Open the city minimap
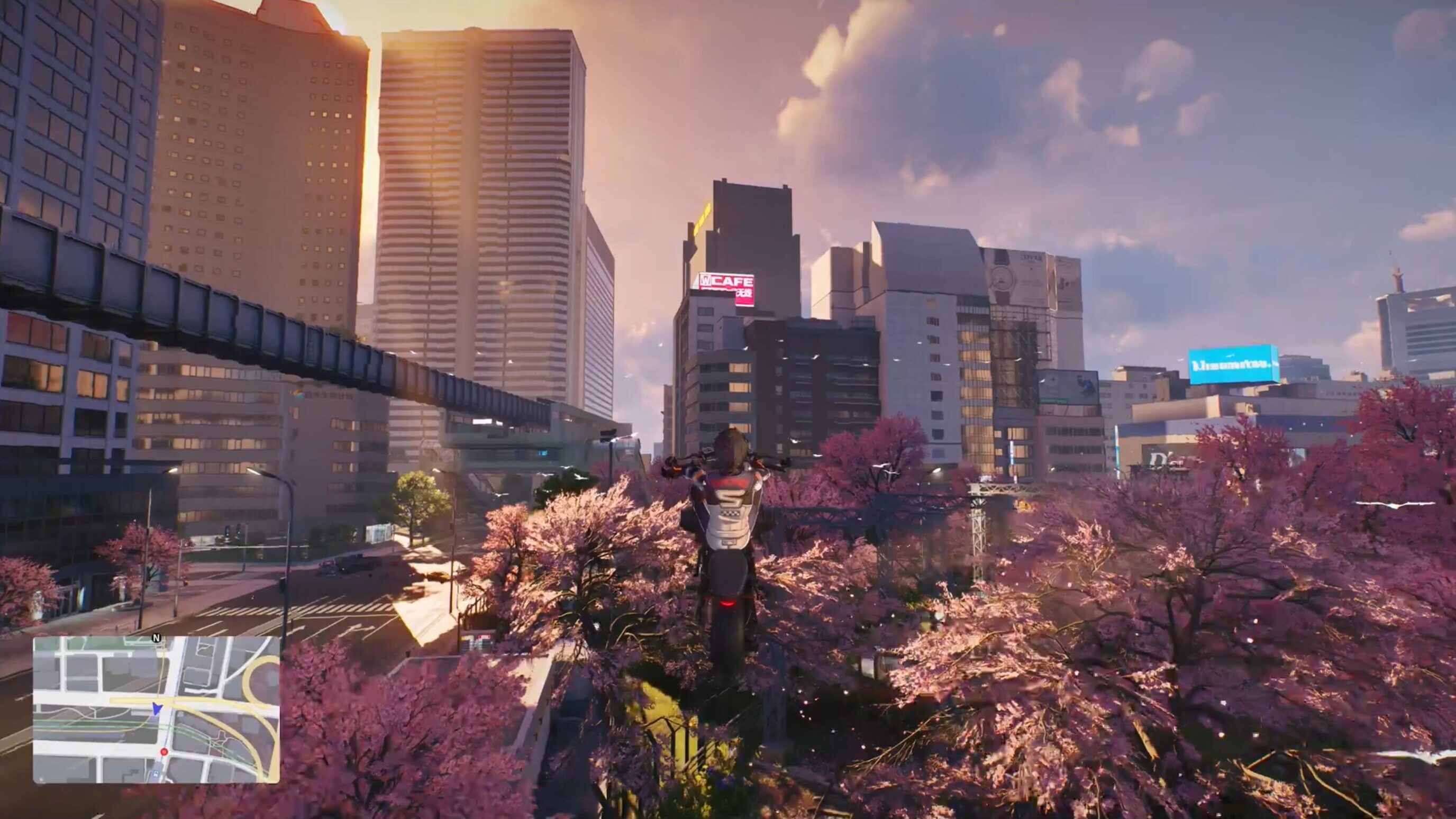The width and height of the screenshot is (1456, 819). pyautogui.click(x=156, y=710)
